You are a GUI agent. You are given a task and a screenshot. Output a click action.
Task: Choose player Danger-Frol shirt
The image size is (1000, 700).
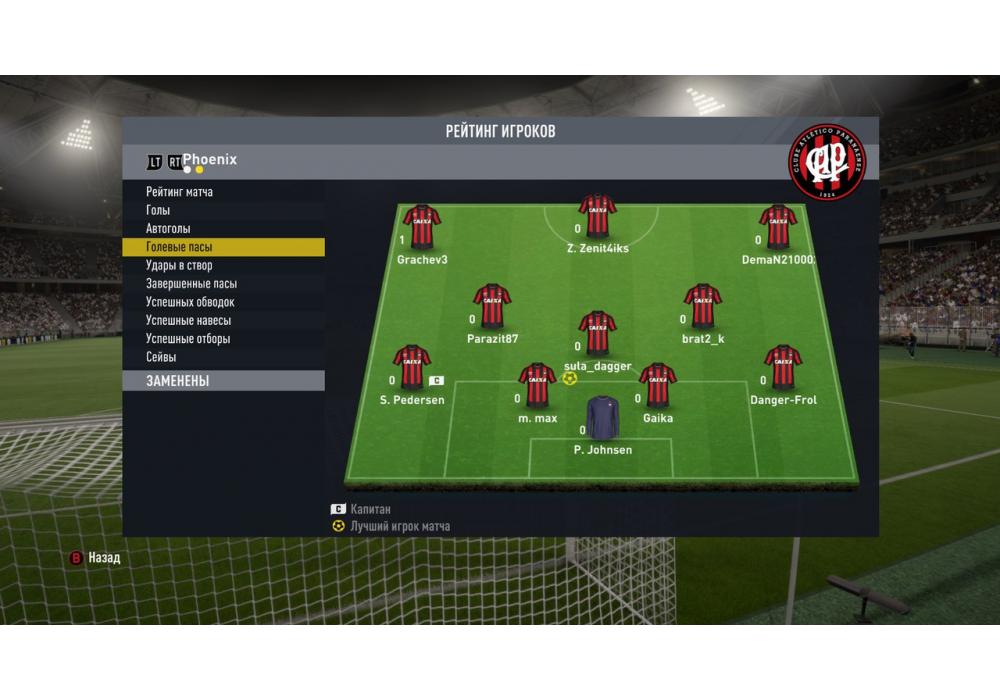coord(783,367)
